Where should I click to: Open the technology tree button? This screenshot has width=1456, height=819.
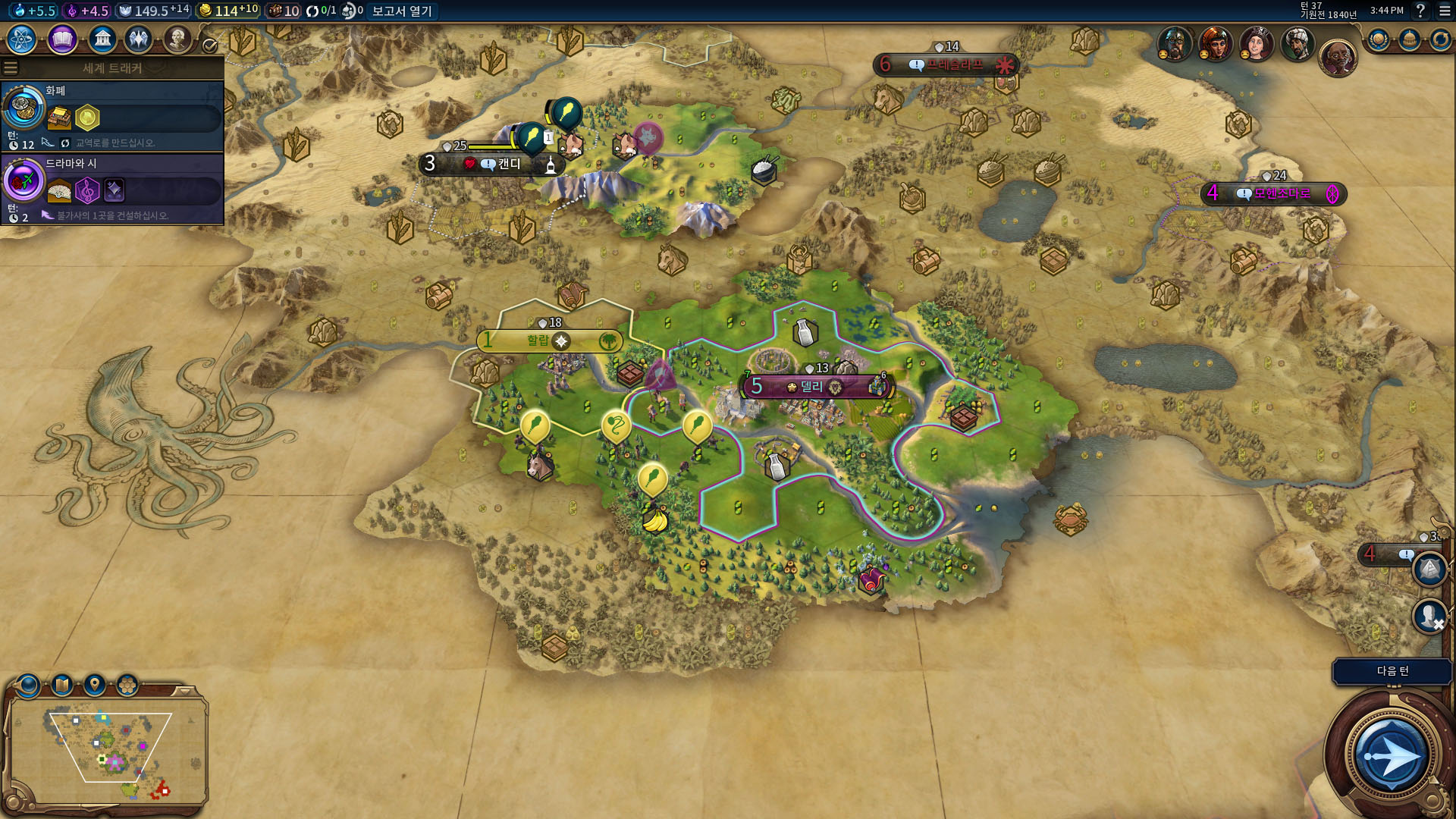click(x=22, y=39)
